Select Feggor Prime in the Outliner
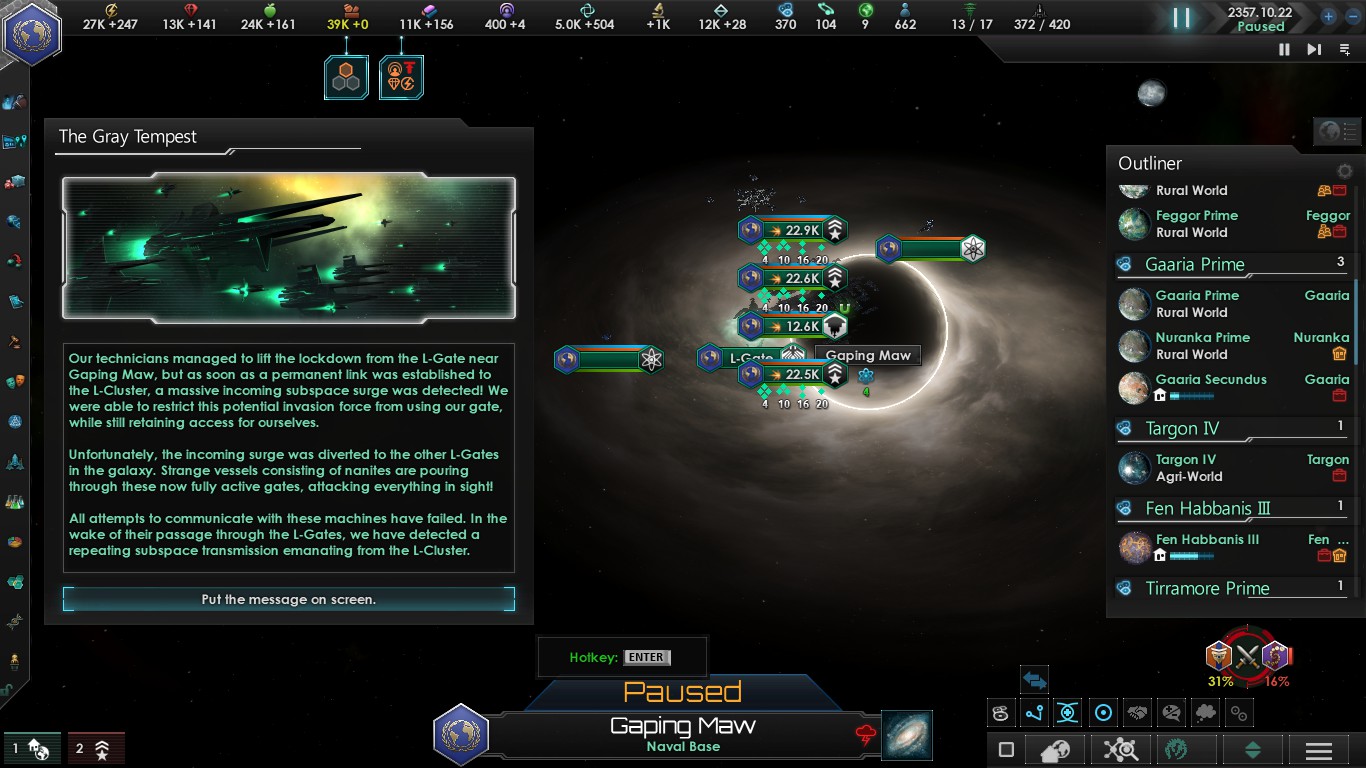This screenshot has width=1366, height=768. (x=1196, y=216)
